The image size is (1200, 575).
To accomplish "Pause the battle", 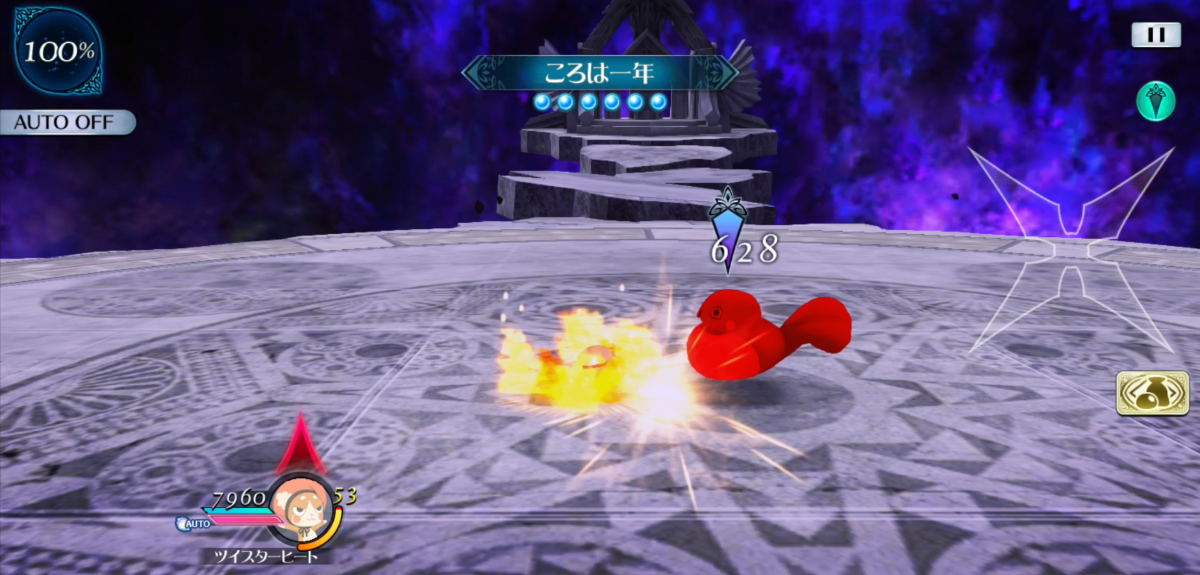I will [x=1156, y=35].
